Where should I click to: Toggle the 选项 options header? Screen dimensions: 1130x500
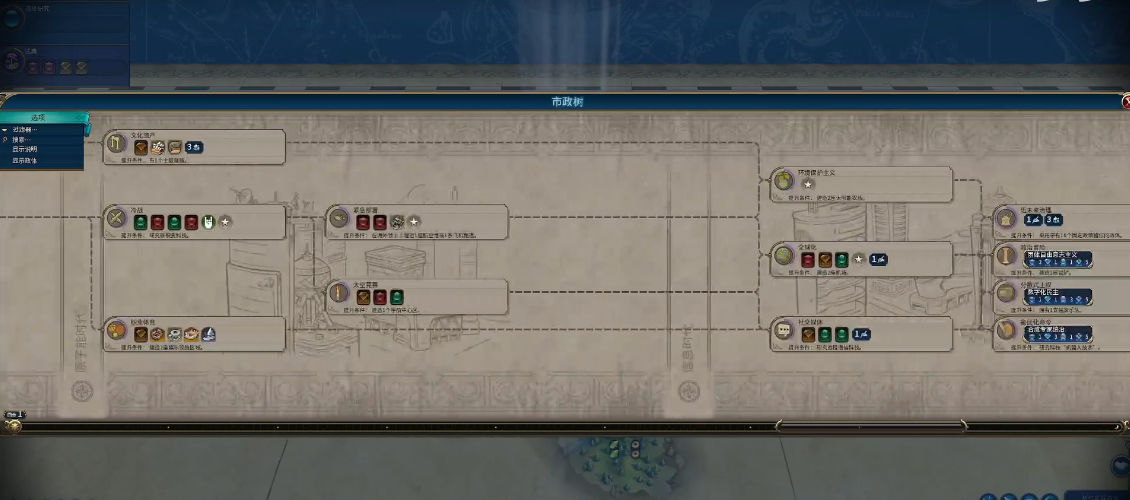click(40, 118)
